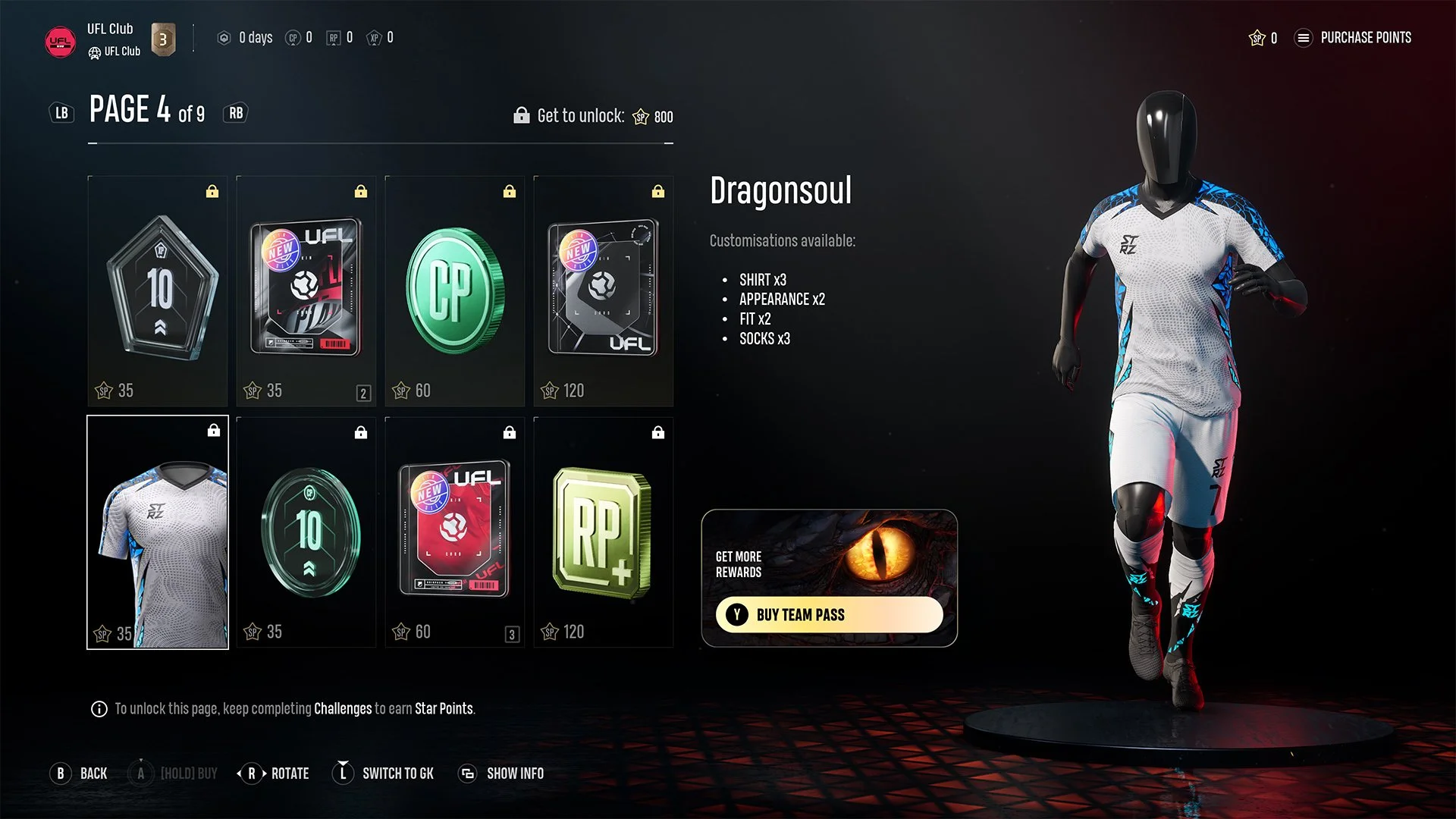1456x819 pixels.
Task: Open Purchase Points menu
Action: coord(1354,38)
